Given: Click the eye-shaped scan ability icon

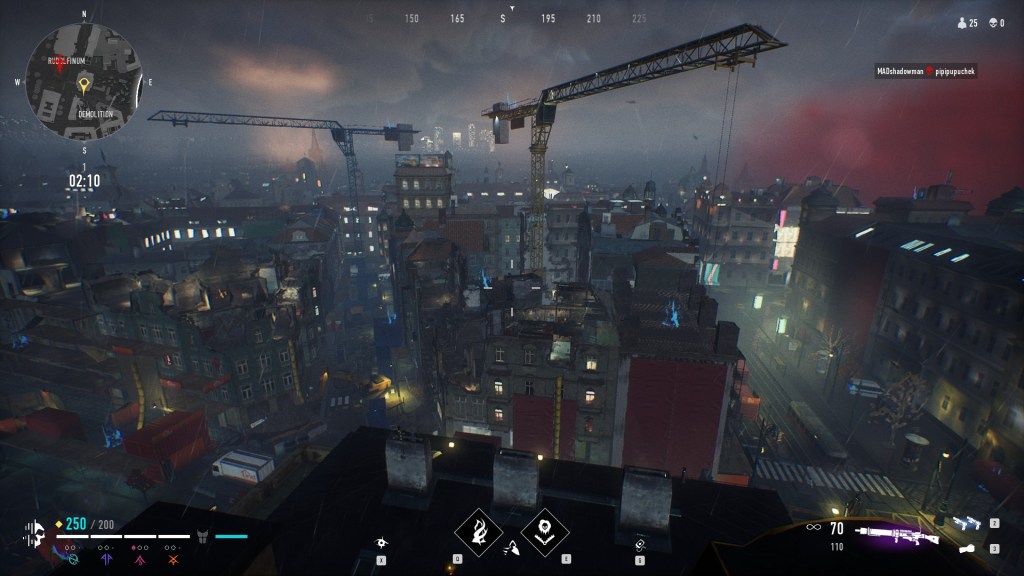Looking at the screenshot, I should click(382, 542).
